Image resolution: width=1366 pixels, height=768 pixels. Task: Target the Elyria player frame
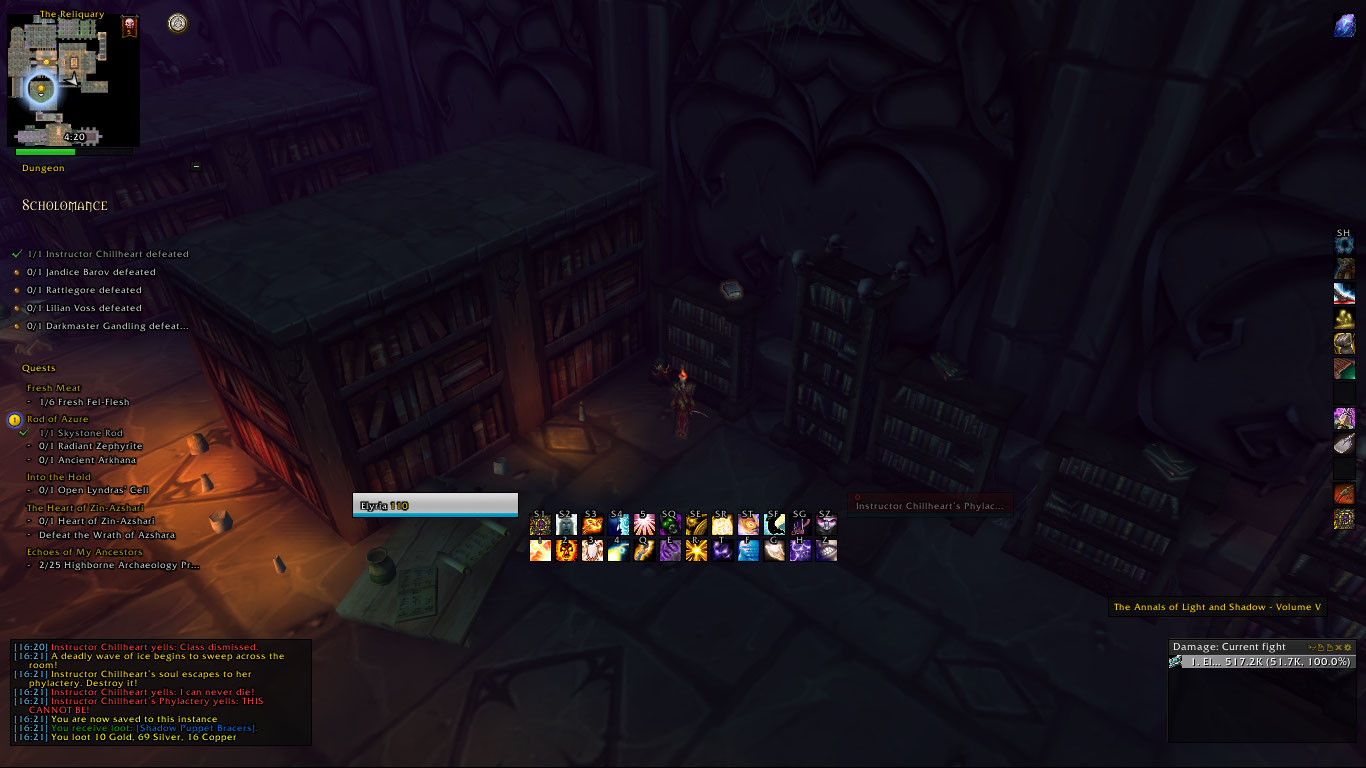(x=435, y=506)
